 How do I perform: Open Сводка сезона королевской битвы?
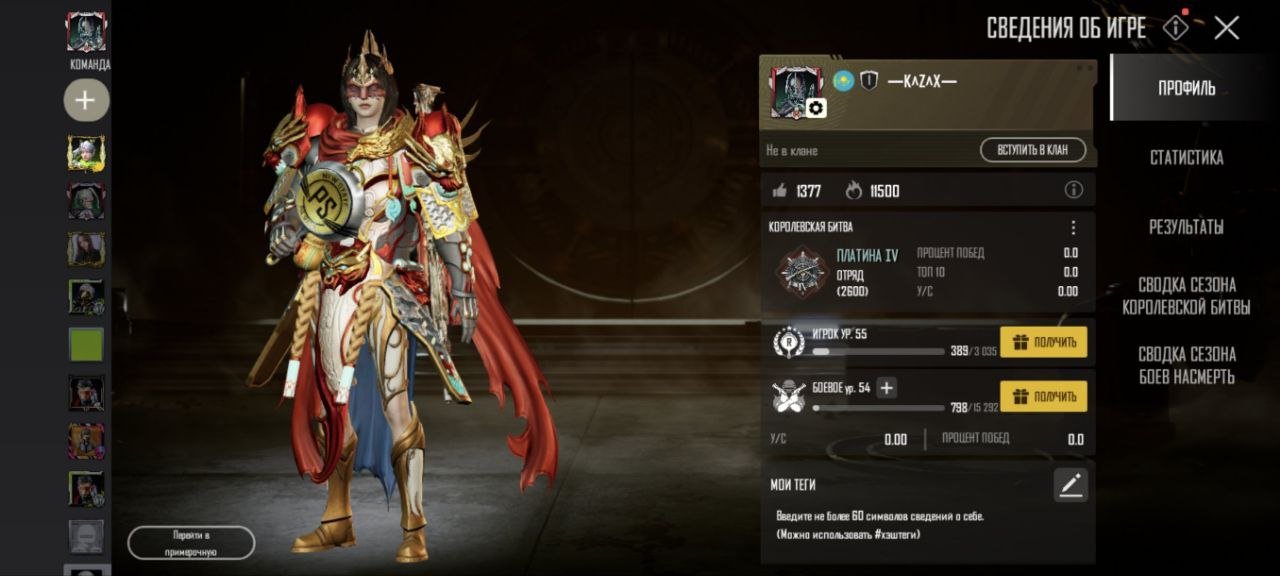pos(1186,296)
